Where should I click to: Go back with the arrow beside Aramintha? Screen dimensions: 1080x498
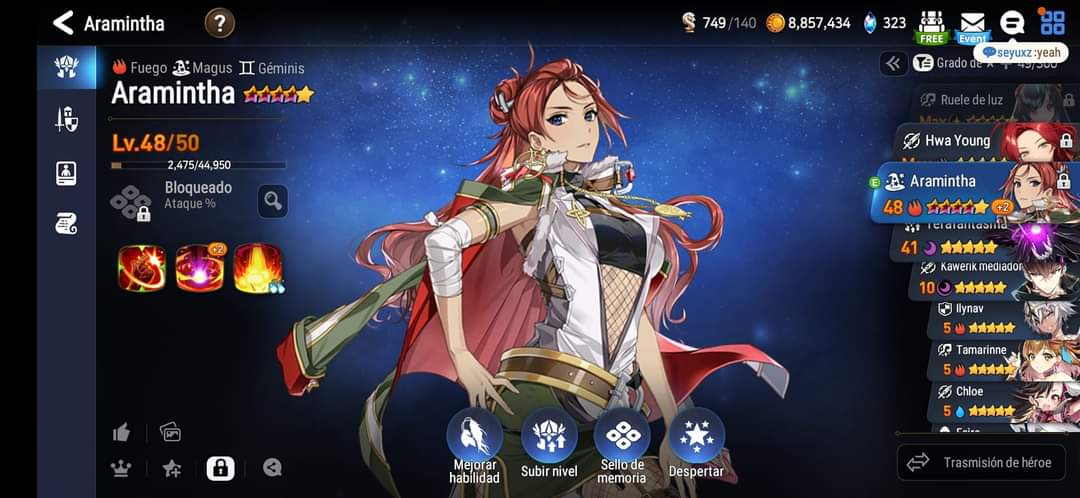click(63, 23)
